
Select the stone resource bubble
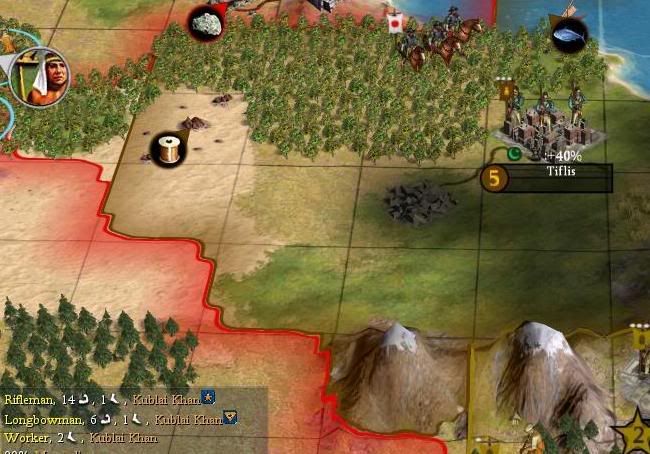pos(207,22)
